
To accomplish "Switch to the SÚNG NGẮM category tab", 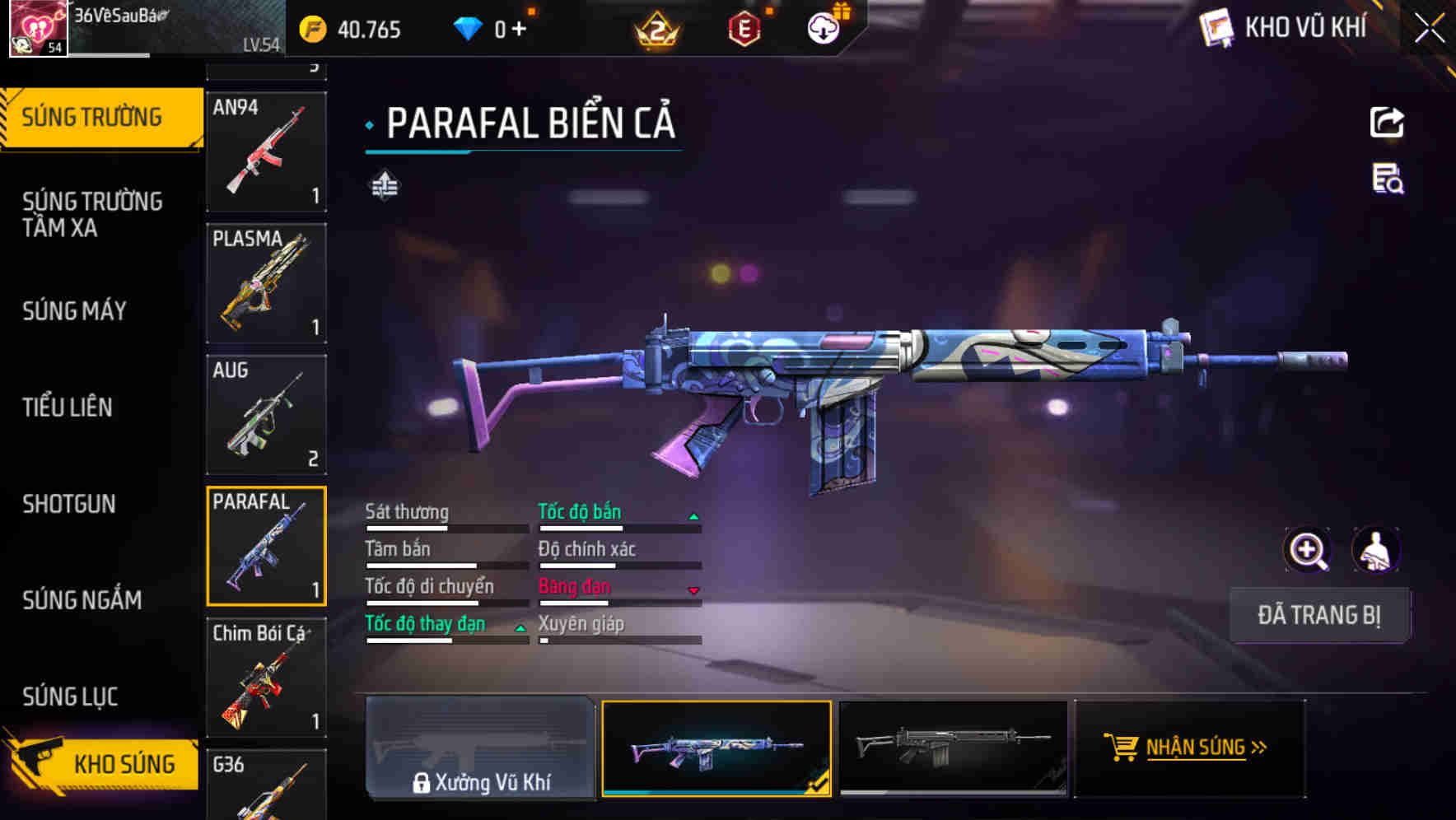I will [82, 600].
